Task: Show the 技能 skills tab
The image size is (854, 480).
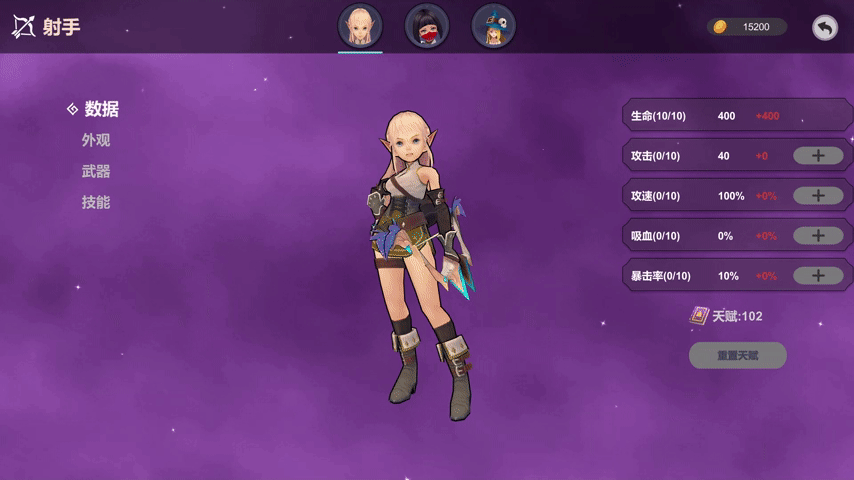Action: pos(96,202)
